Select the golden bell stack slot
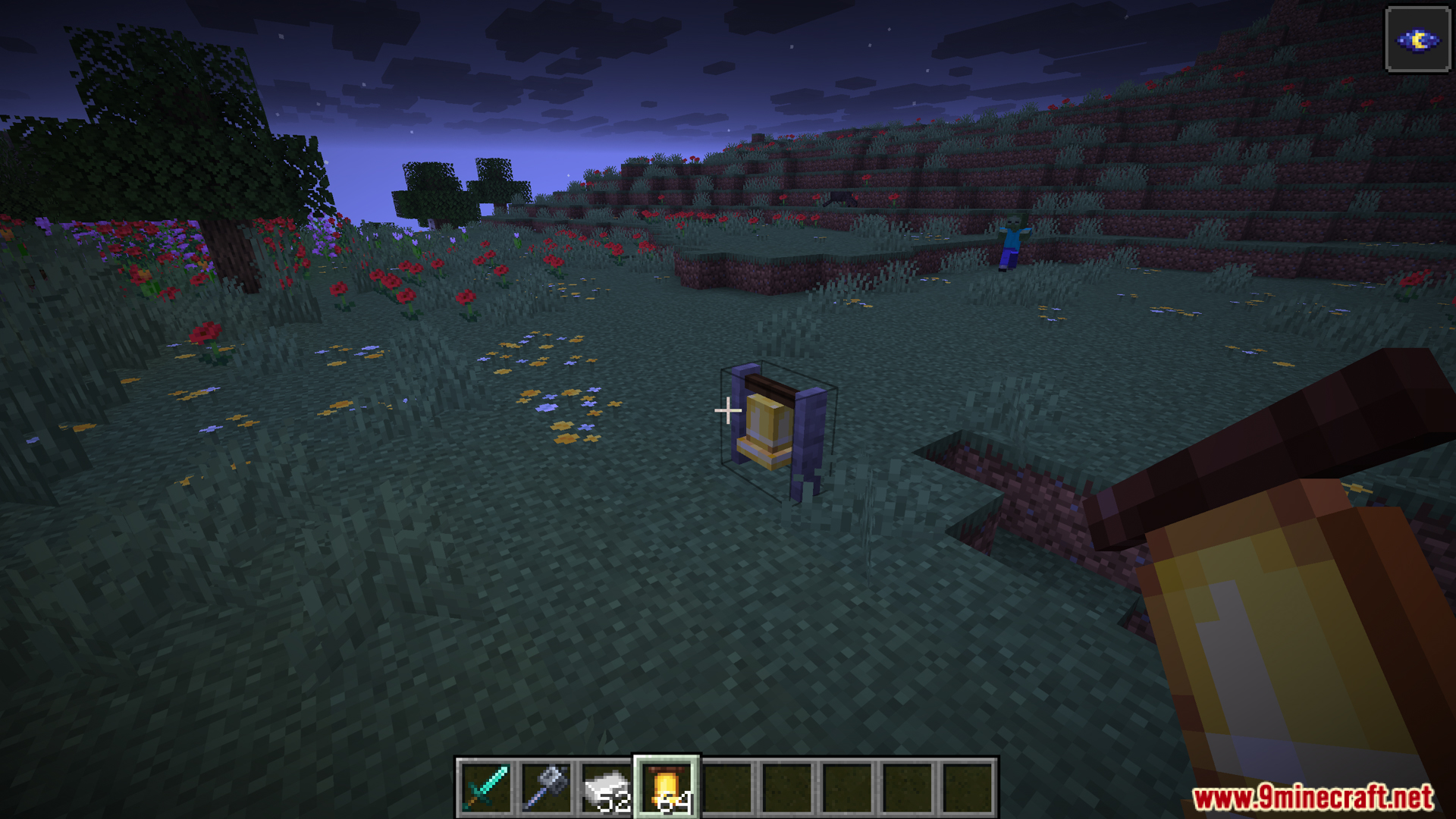This screenshot has width=1456, height=819. (667, 788)
